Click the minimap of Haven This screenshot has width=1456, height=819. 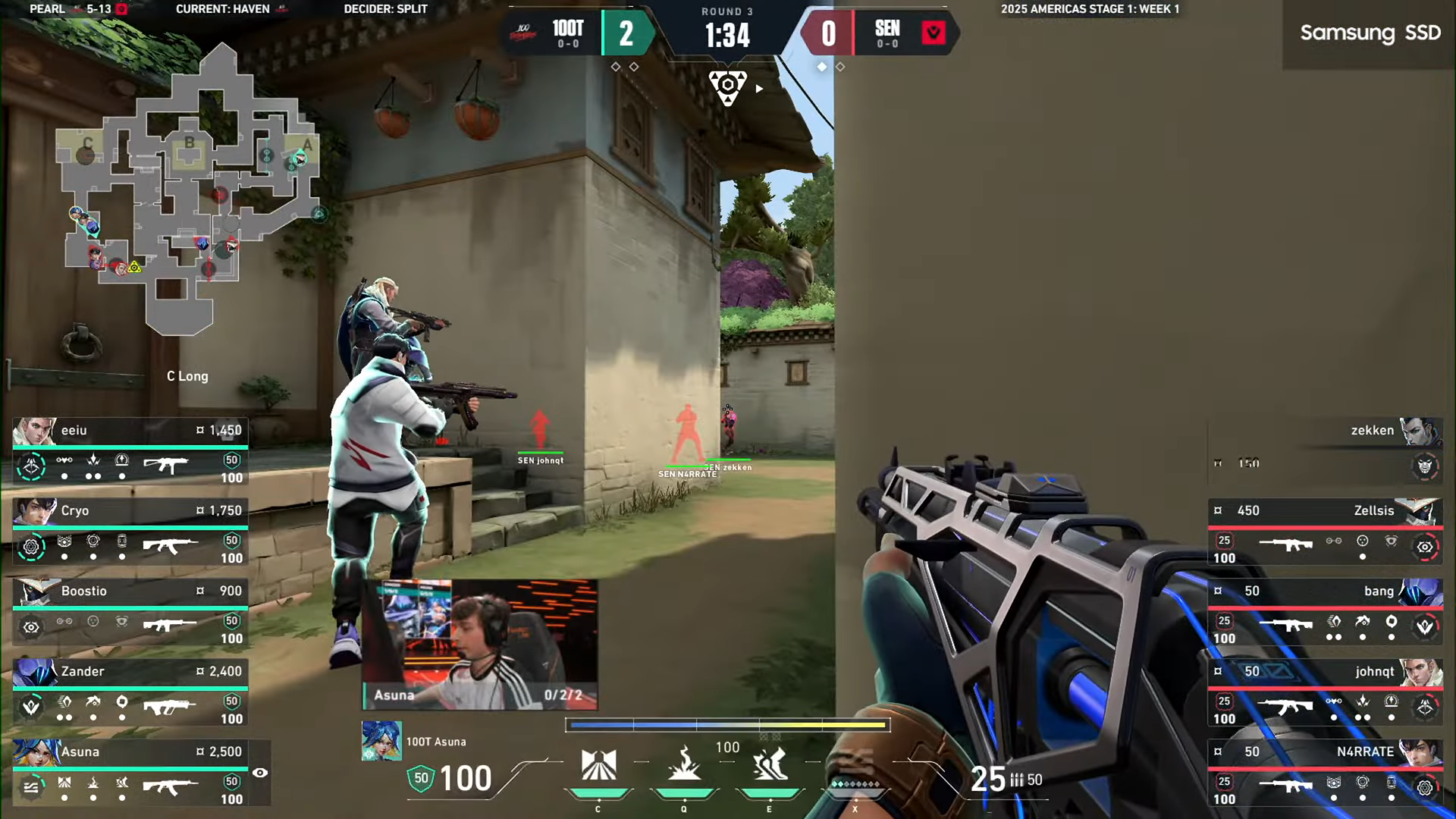[190, 190]
